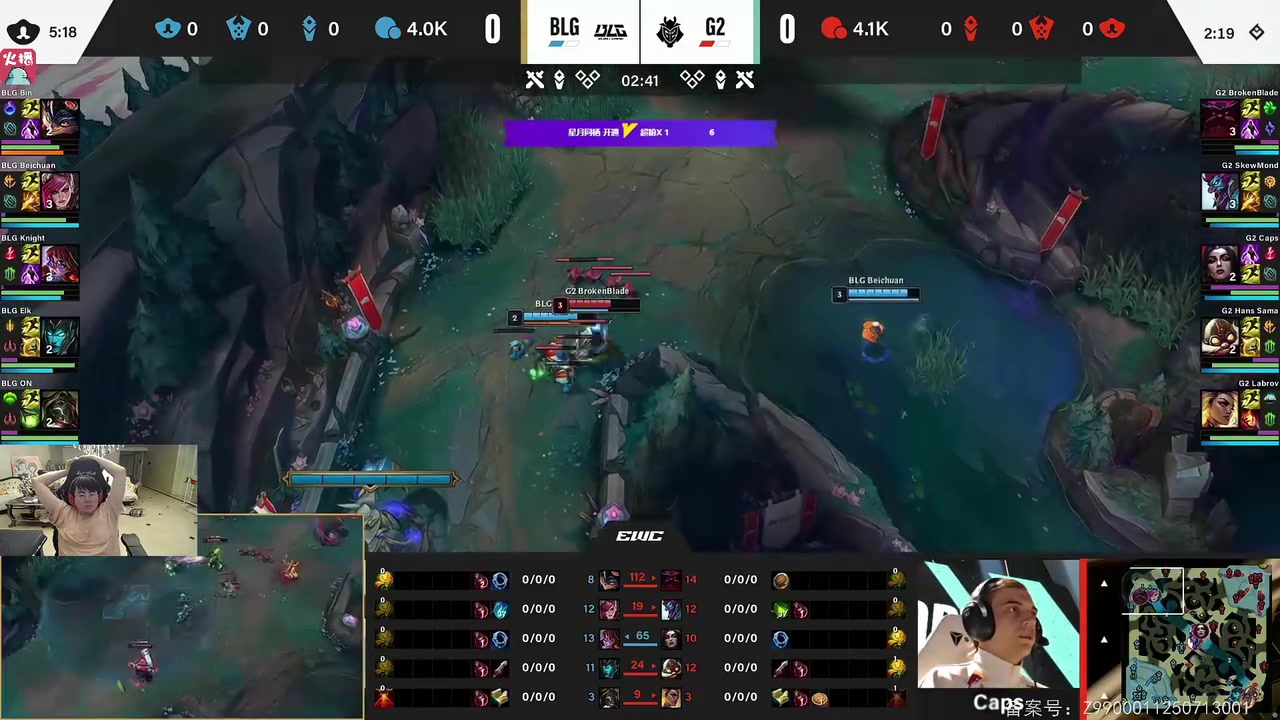This screenshot has width=1280, height=720.
Task: Select BLG Elk's champion portrait
Action: pyautogui.click(x=60, y=337)
